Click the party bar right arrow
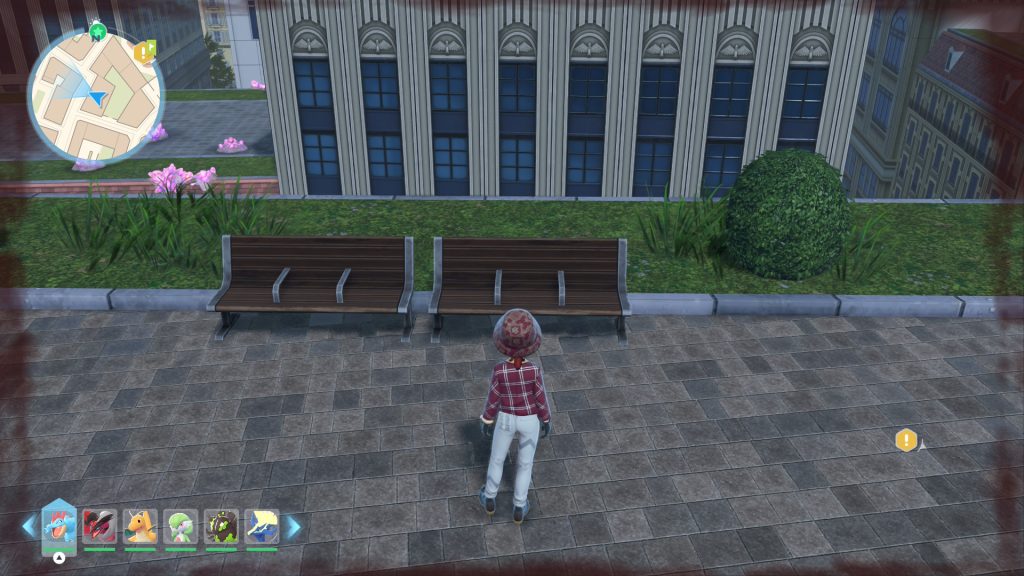 pos(293,526)
